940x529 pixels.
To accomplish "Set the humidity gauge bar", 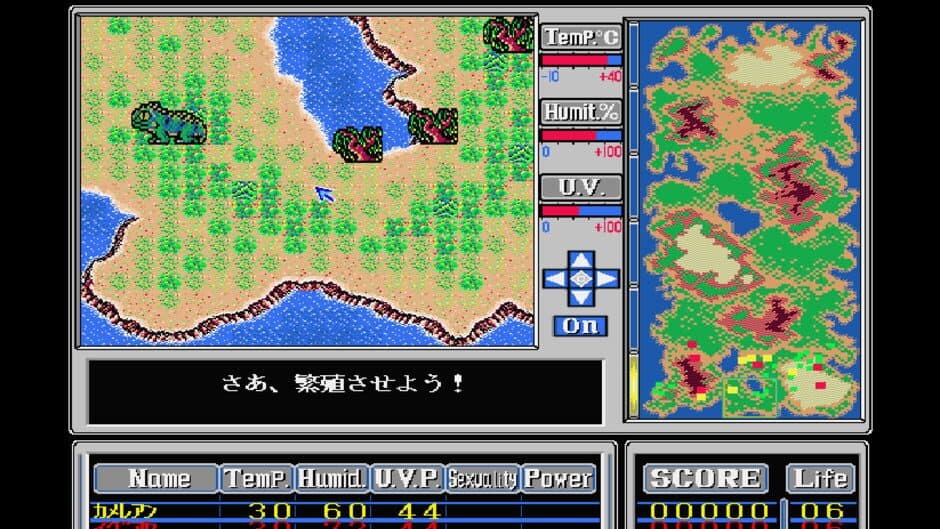I will 581,135.
